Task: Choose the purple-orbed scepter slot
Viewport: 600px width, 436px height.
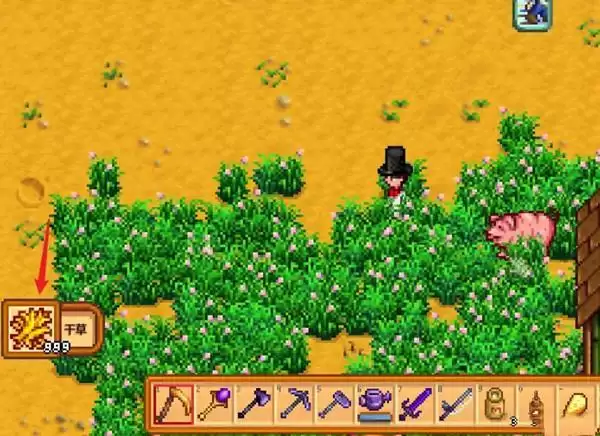Action: click(x=213, y=407)
